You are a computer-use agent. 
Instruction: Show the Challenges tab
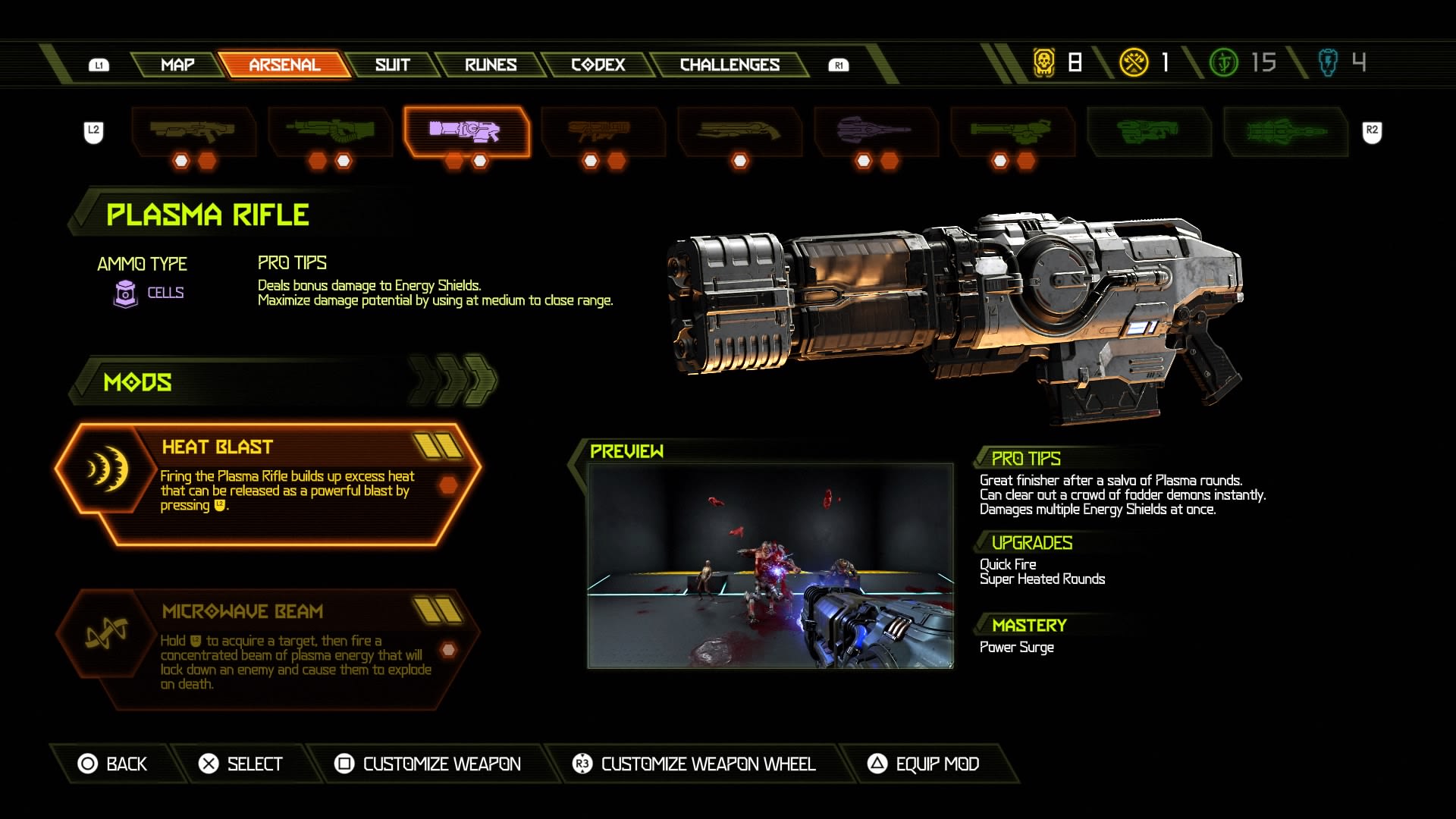[x=730, y=65]
